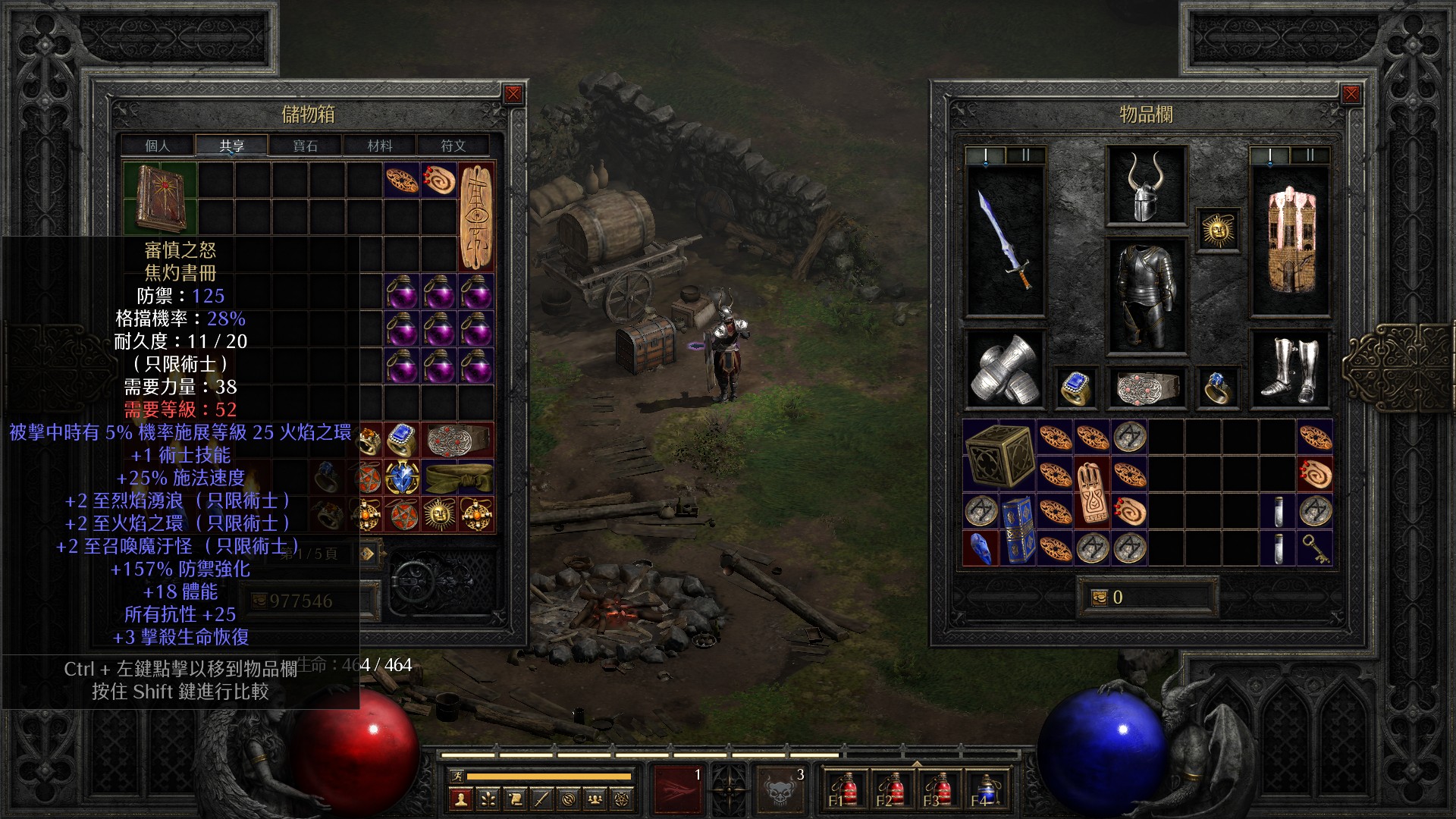This screenshot has width=1456, height=819.
Task: Close the 儲物箱 stash window
Action: (513, 94)
